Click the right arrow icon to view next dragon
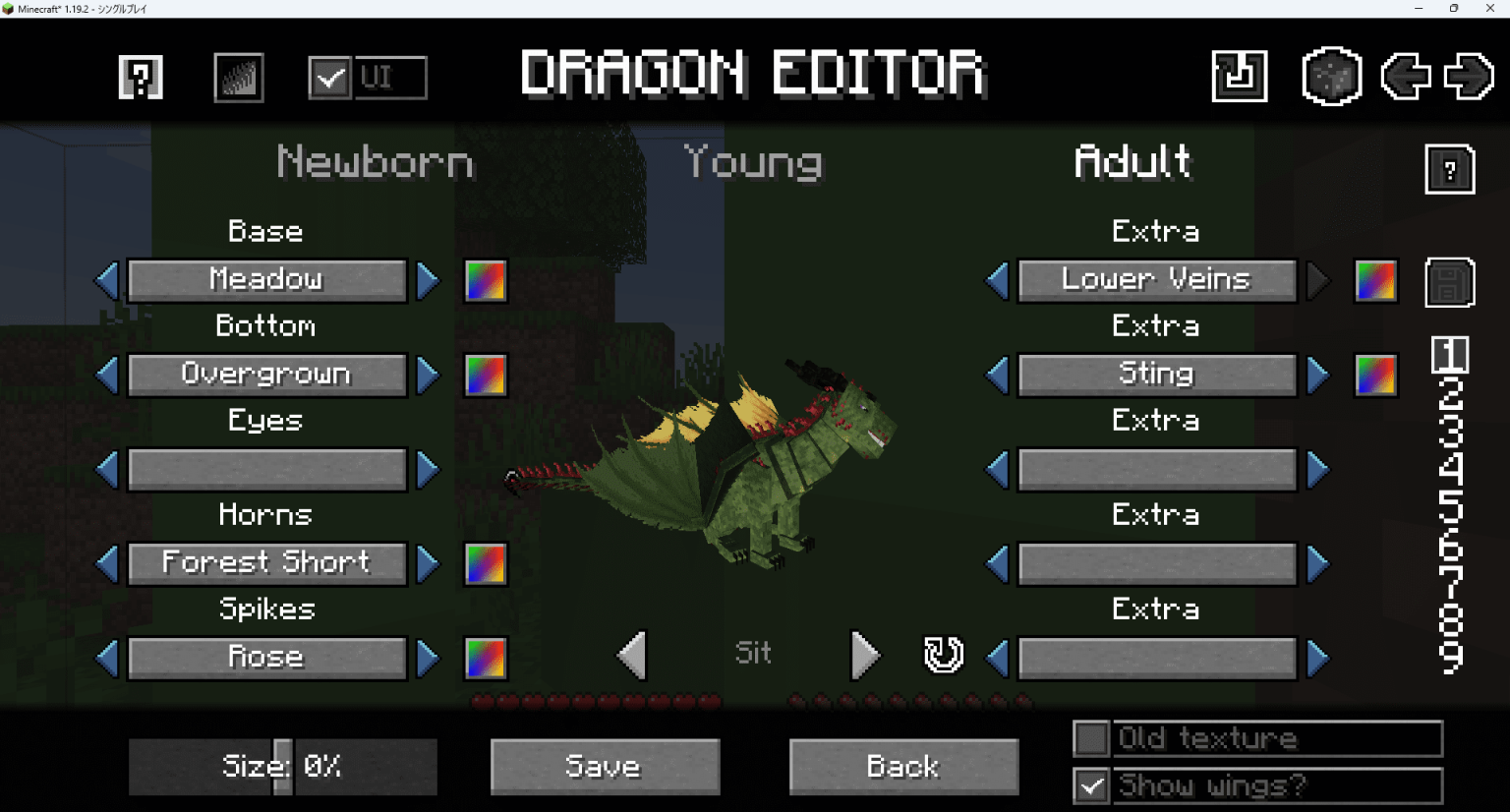 click(x=1468, y=74)
